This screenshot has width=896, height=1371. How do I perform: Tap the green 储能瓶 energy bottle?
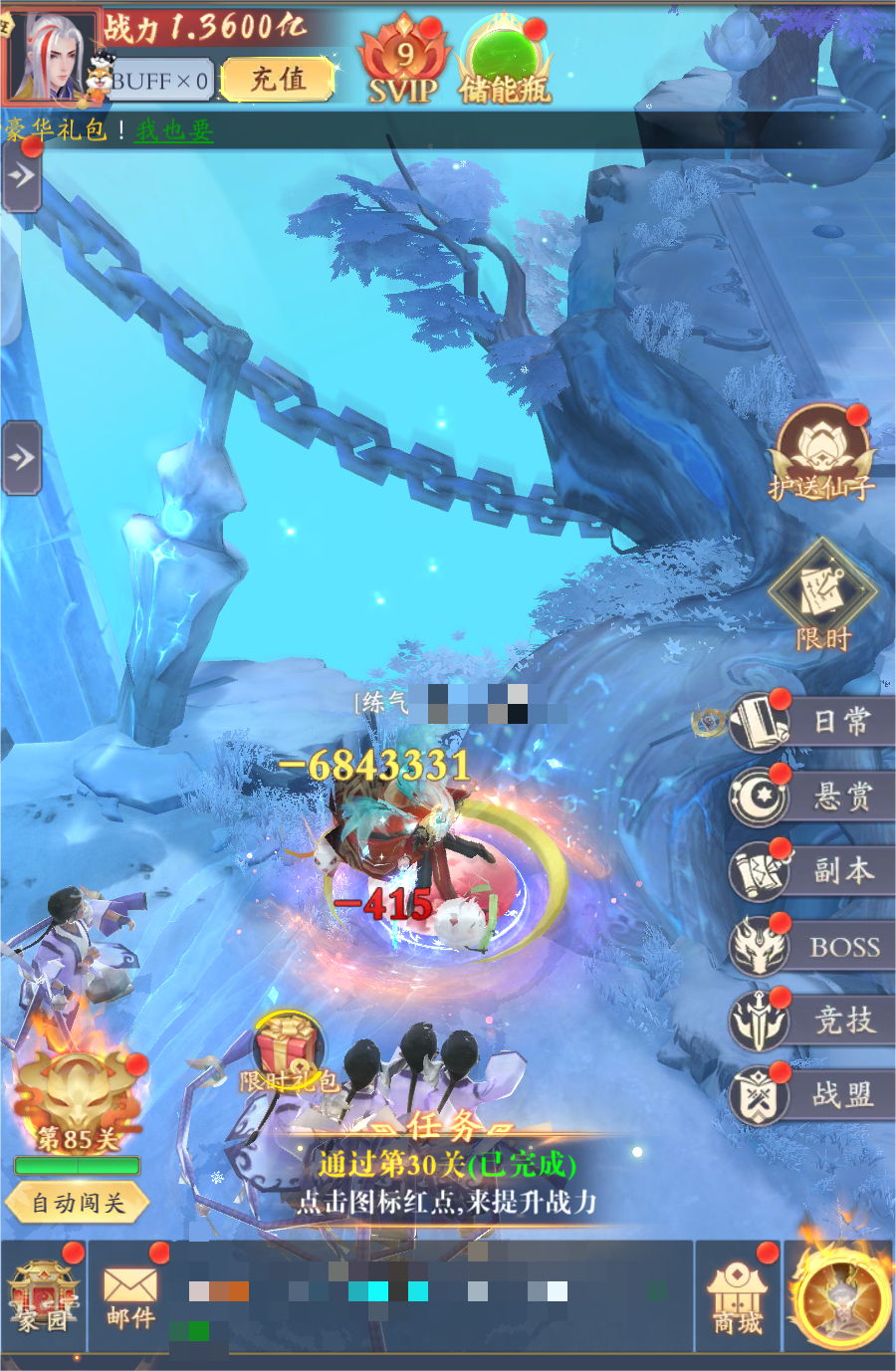(x=504, y=62)
